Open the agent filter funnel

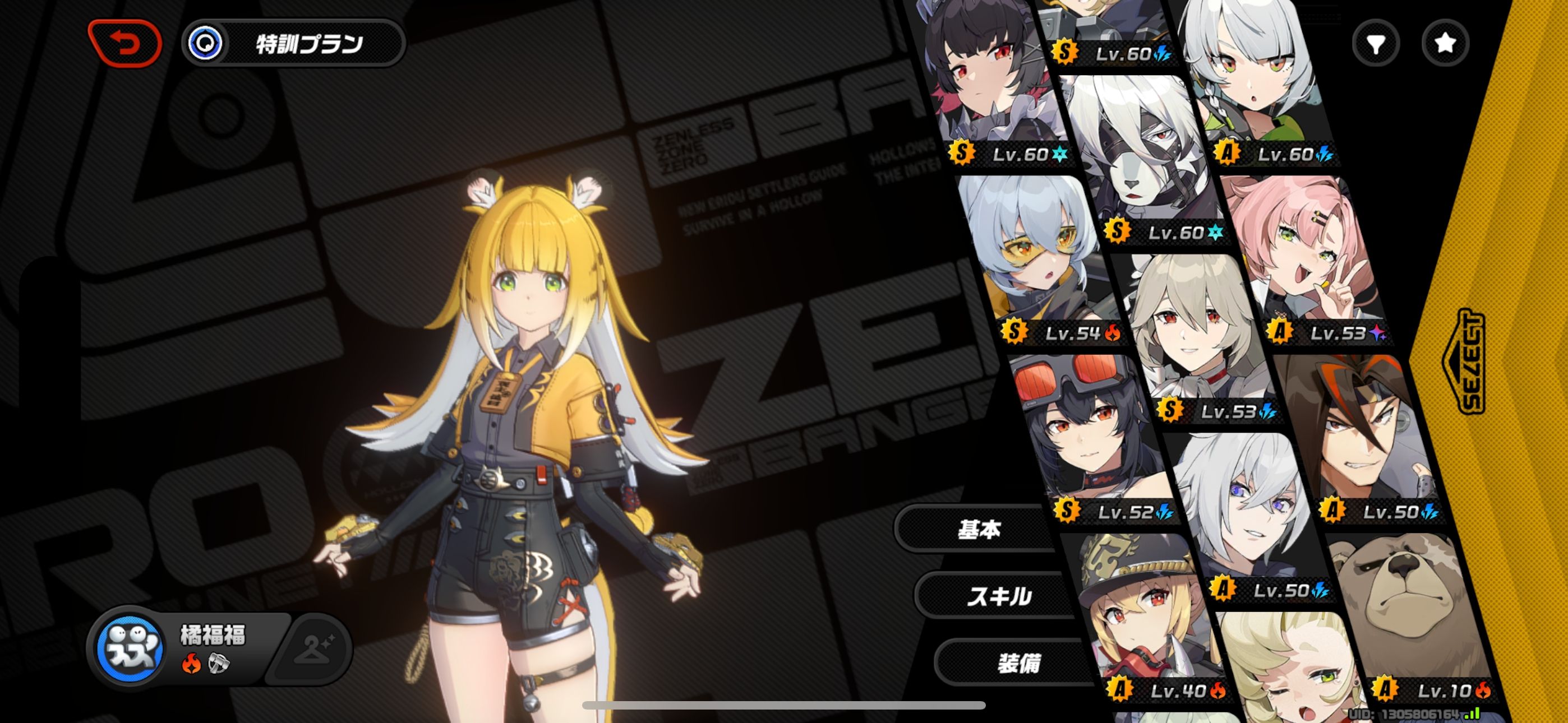[x=1375, y=43]
